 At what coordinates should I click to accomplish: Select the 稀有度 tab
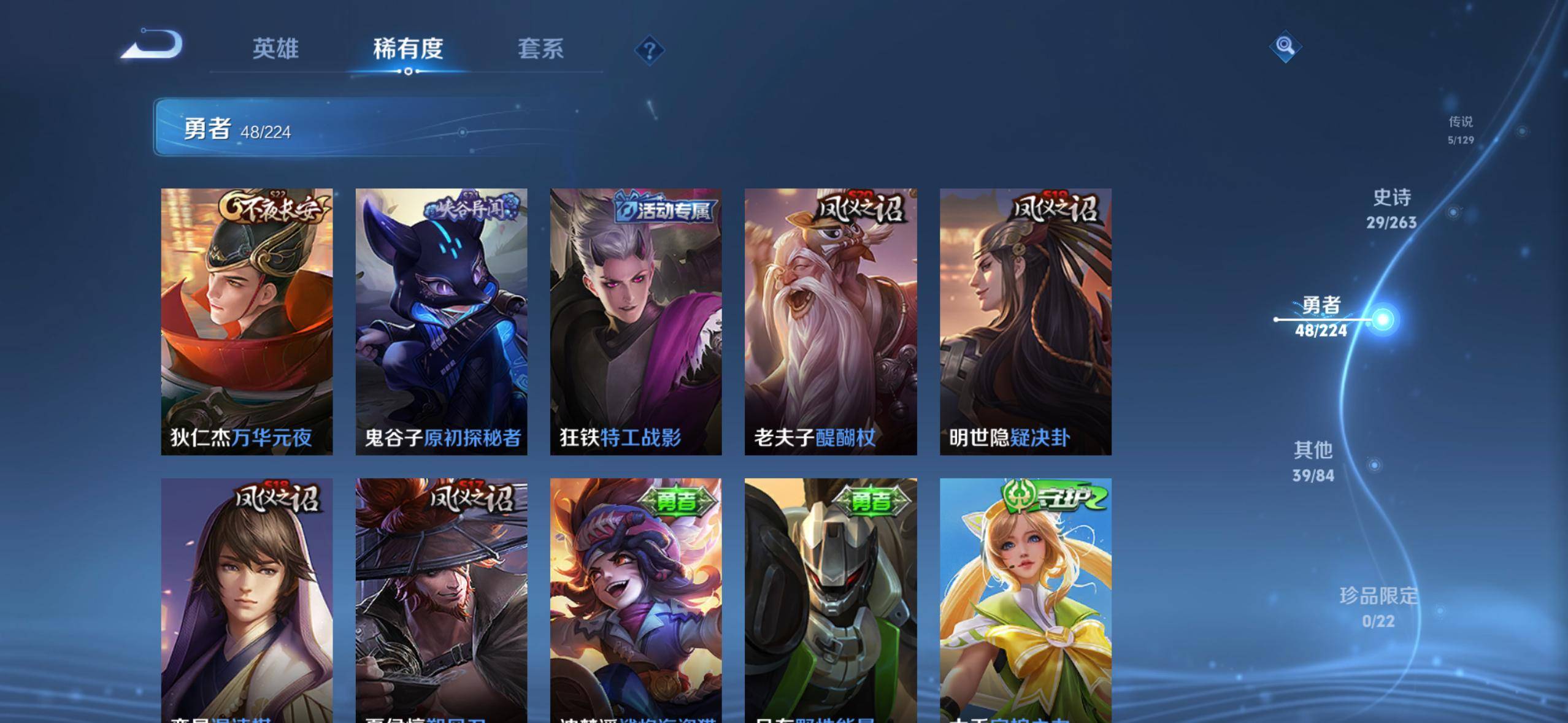pos(408,49)
